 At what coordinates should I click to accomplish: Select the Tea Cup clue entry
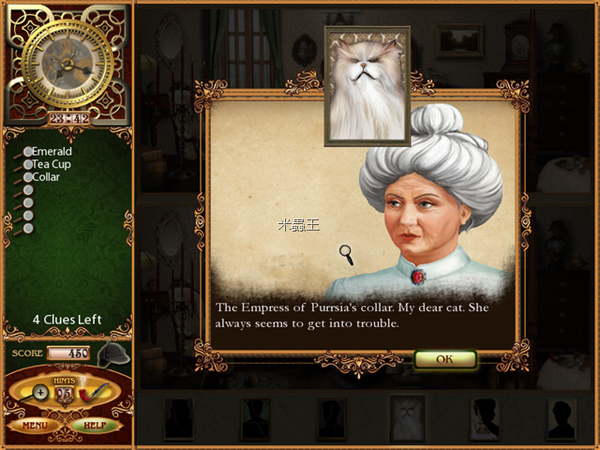click(52, 165)
